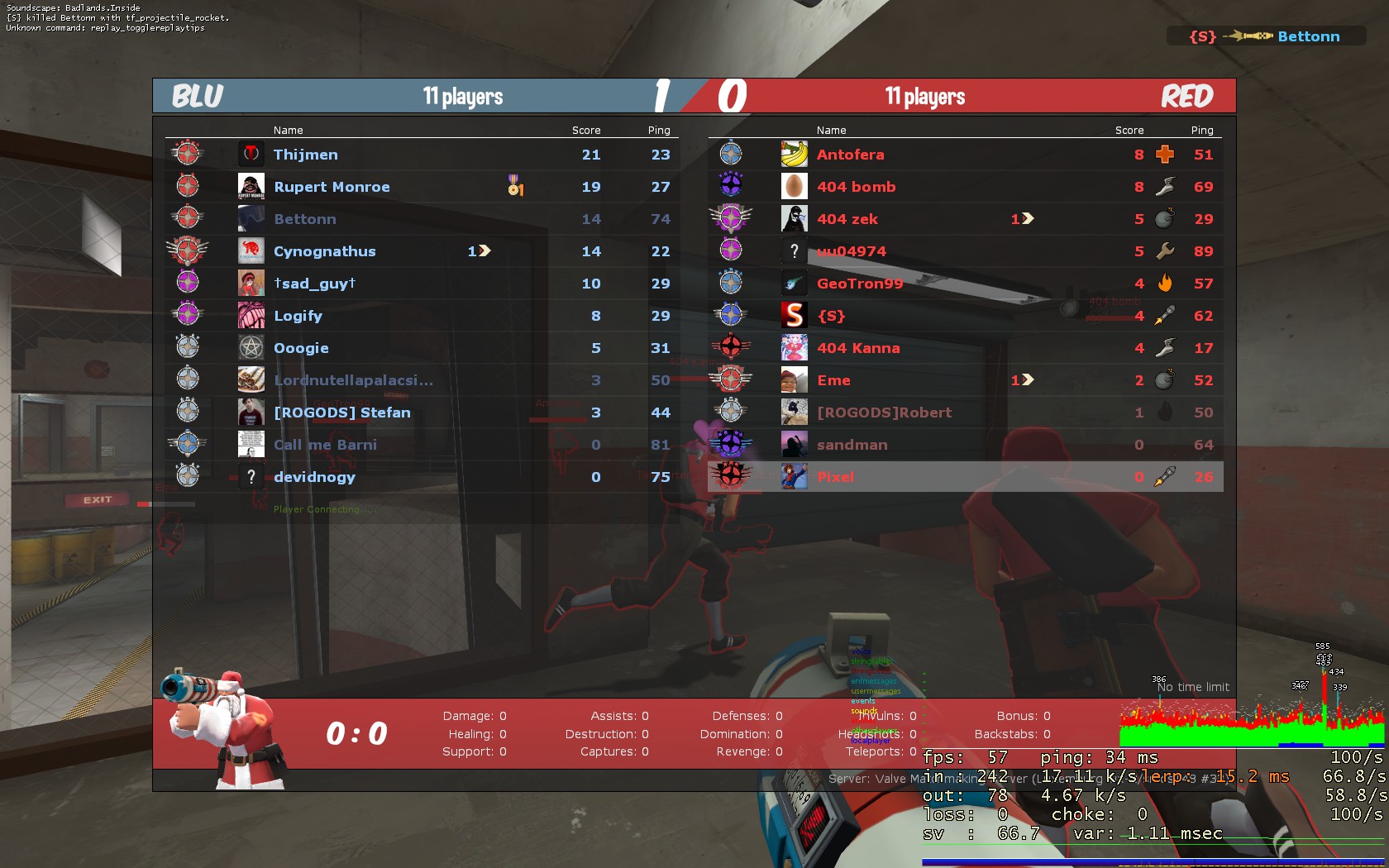Select the BLU team header

[196, 95]
